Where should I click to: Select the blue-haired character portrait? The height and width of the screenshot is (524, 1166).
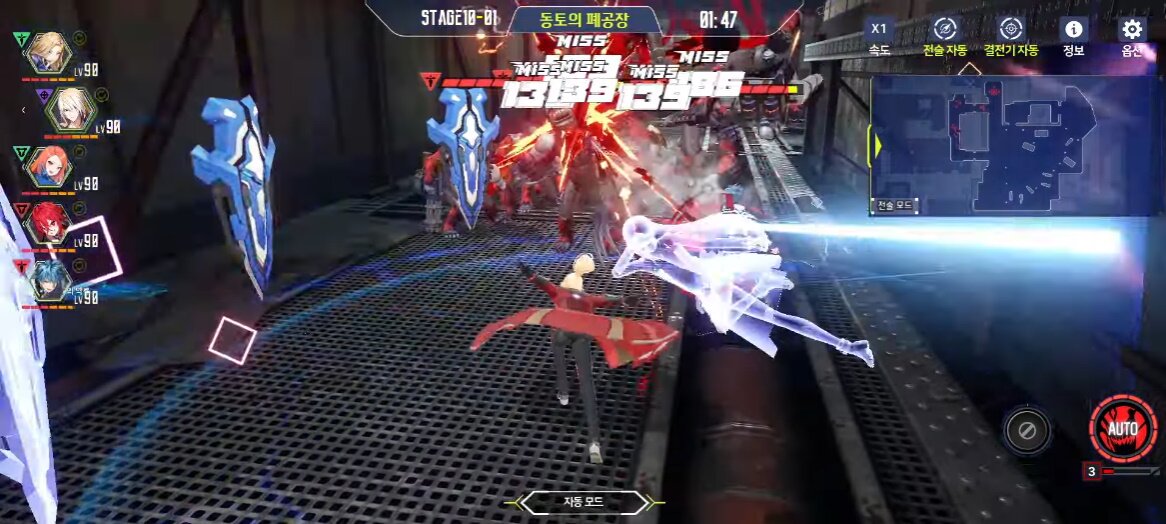48,279
